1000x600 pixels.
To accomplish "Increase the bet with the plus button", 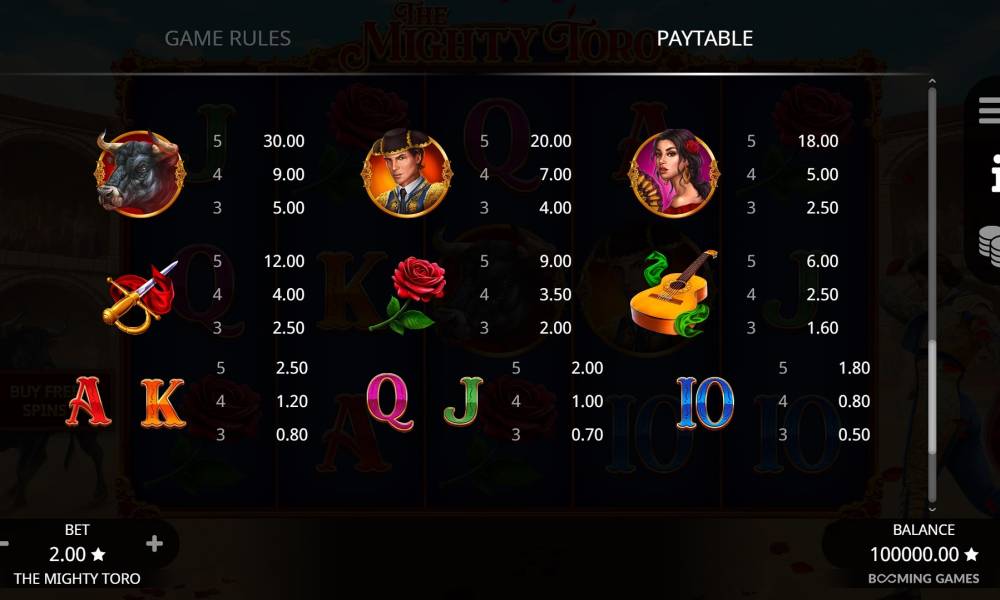I will pyautogui.click(x=154, y=544).
